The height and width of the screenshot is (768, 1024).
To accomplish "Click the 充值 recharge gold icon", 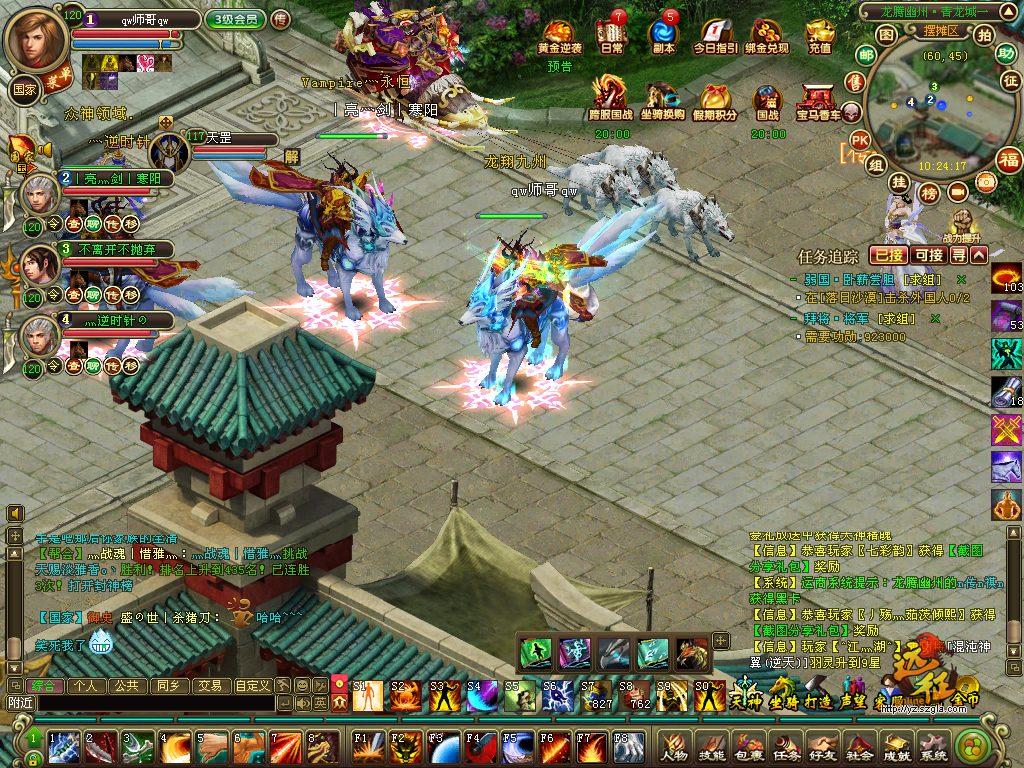I will pyautogui.click(x=819, y=38).
